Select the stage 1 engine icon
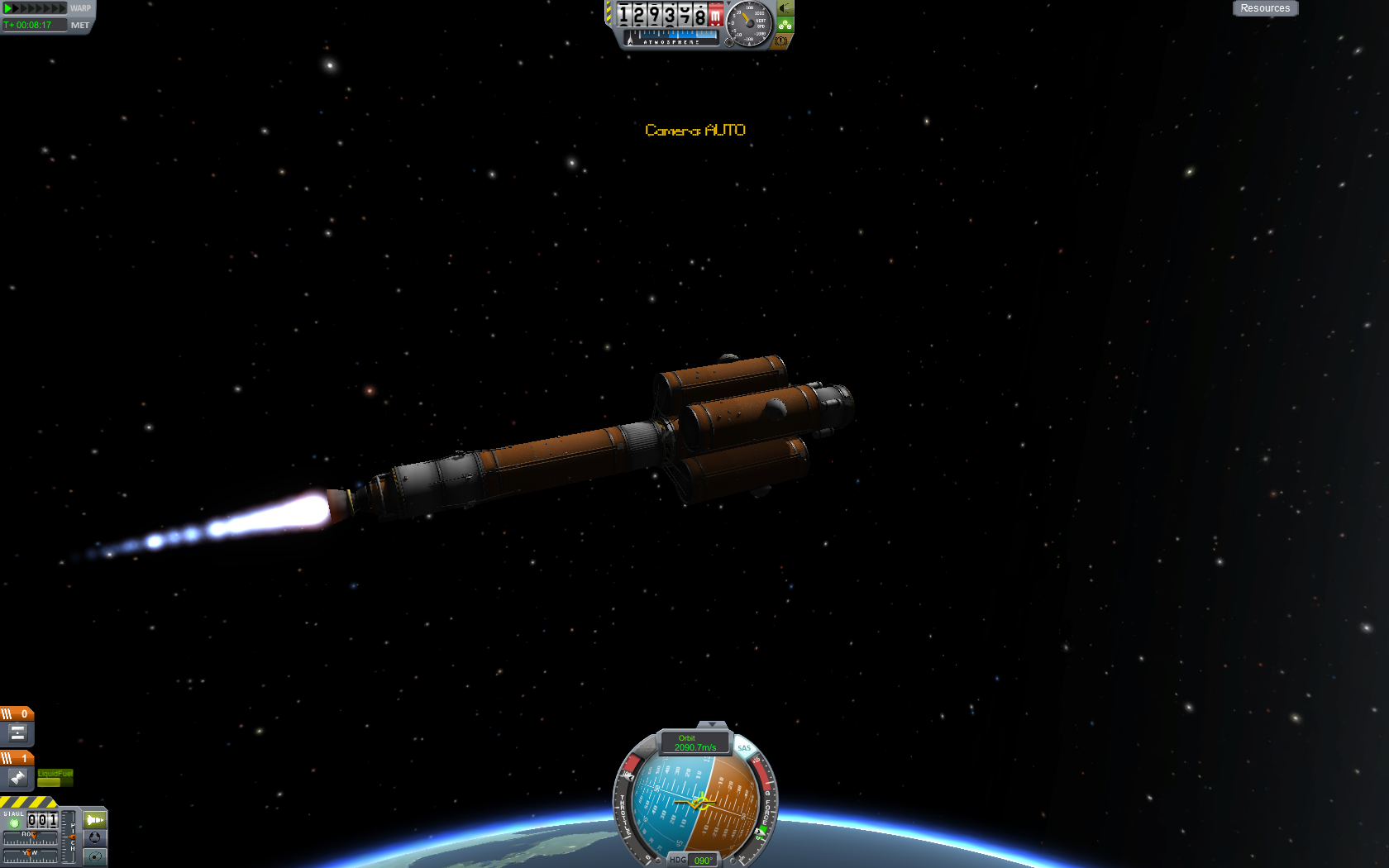This screenshot has width=1389, height=868. click(x=17, y=777)
